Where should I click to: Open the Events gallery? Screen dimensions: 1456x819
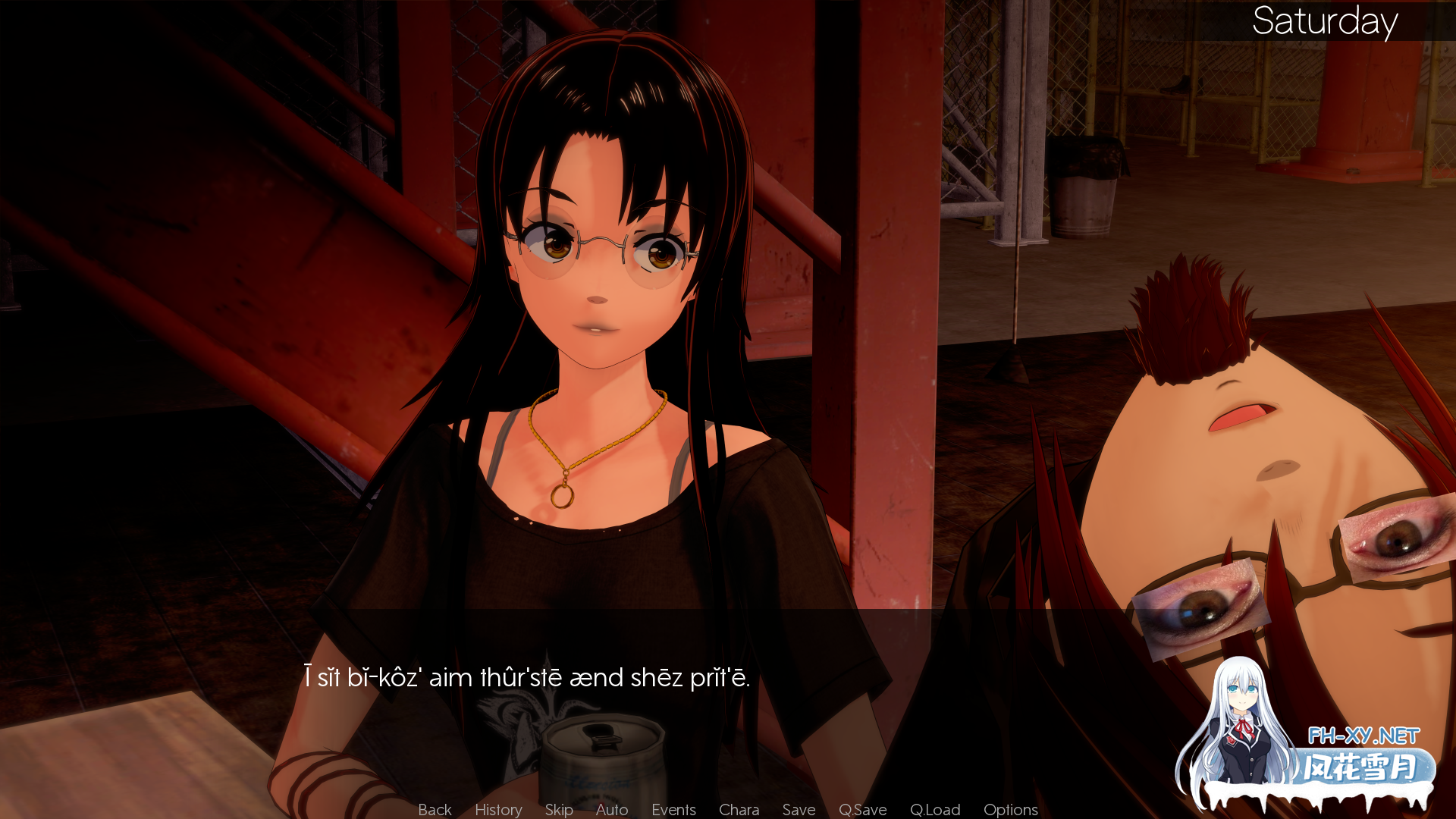click(x=673, y=809)
